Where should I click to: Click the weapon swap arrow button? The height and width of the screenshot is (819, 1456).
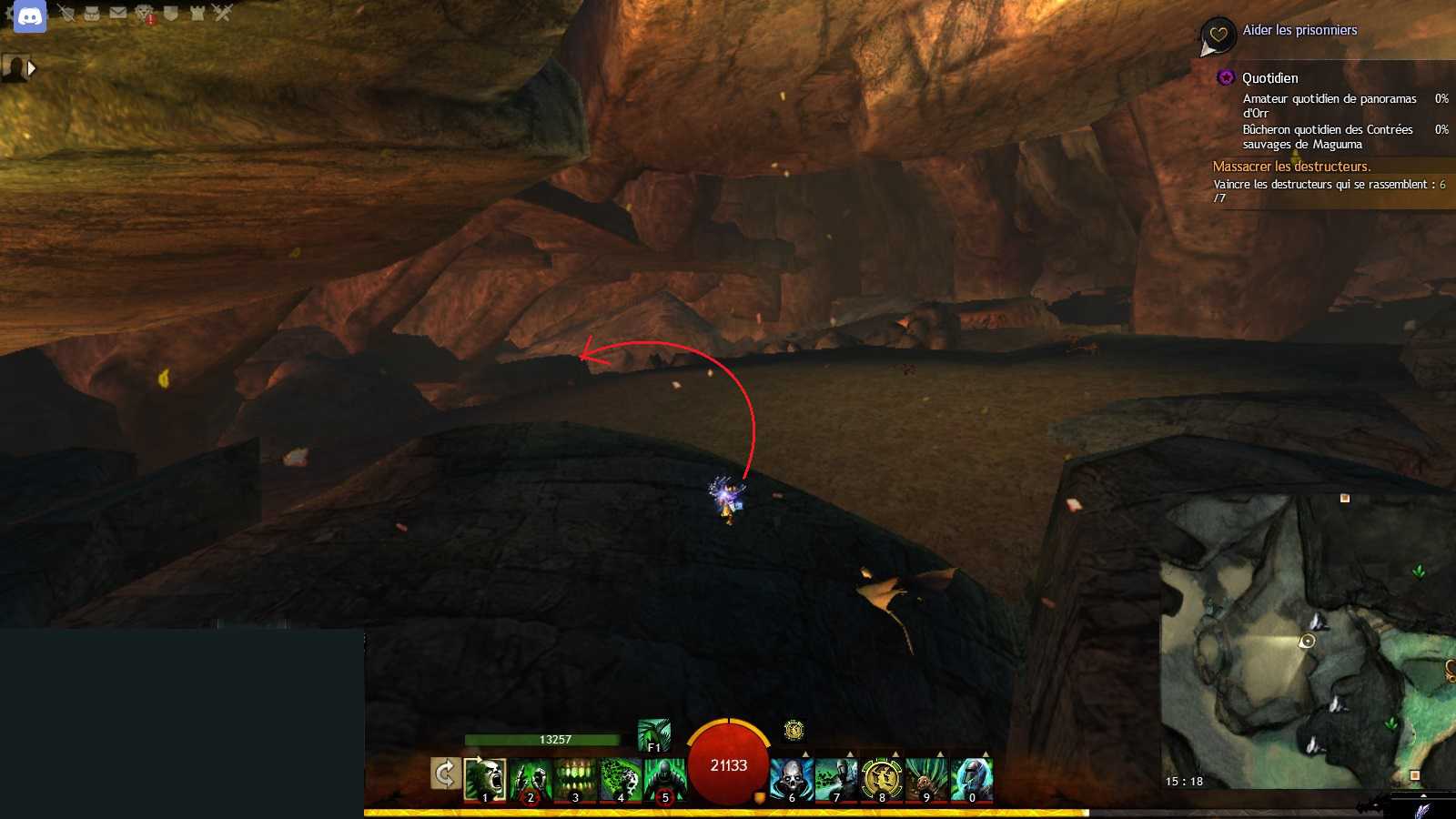coord(444,774)
